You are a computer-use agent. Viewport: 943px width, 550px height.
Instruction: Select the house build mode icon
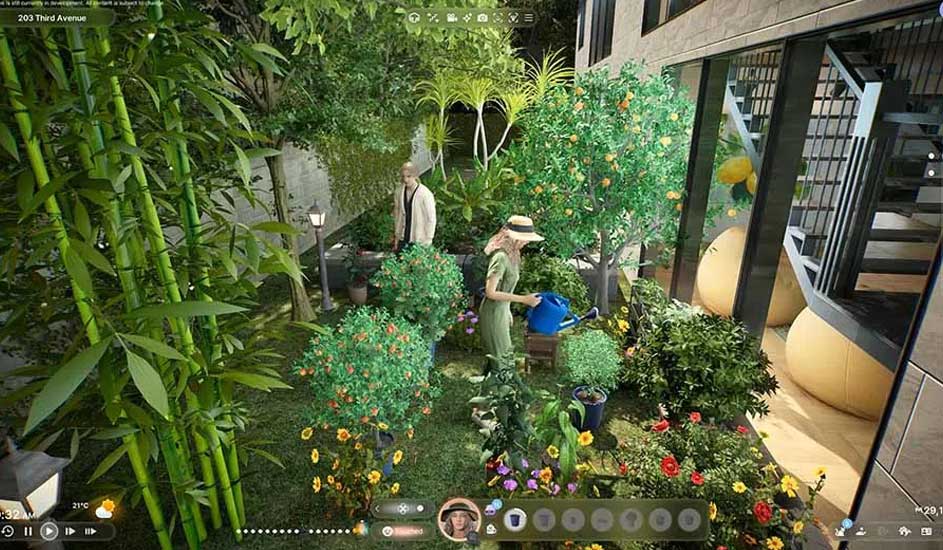click(x=414, y=17)
